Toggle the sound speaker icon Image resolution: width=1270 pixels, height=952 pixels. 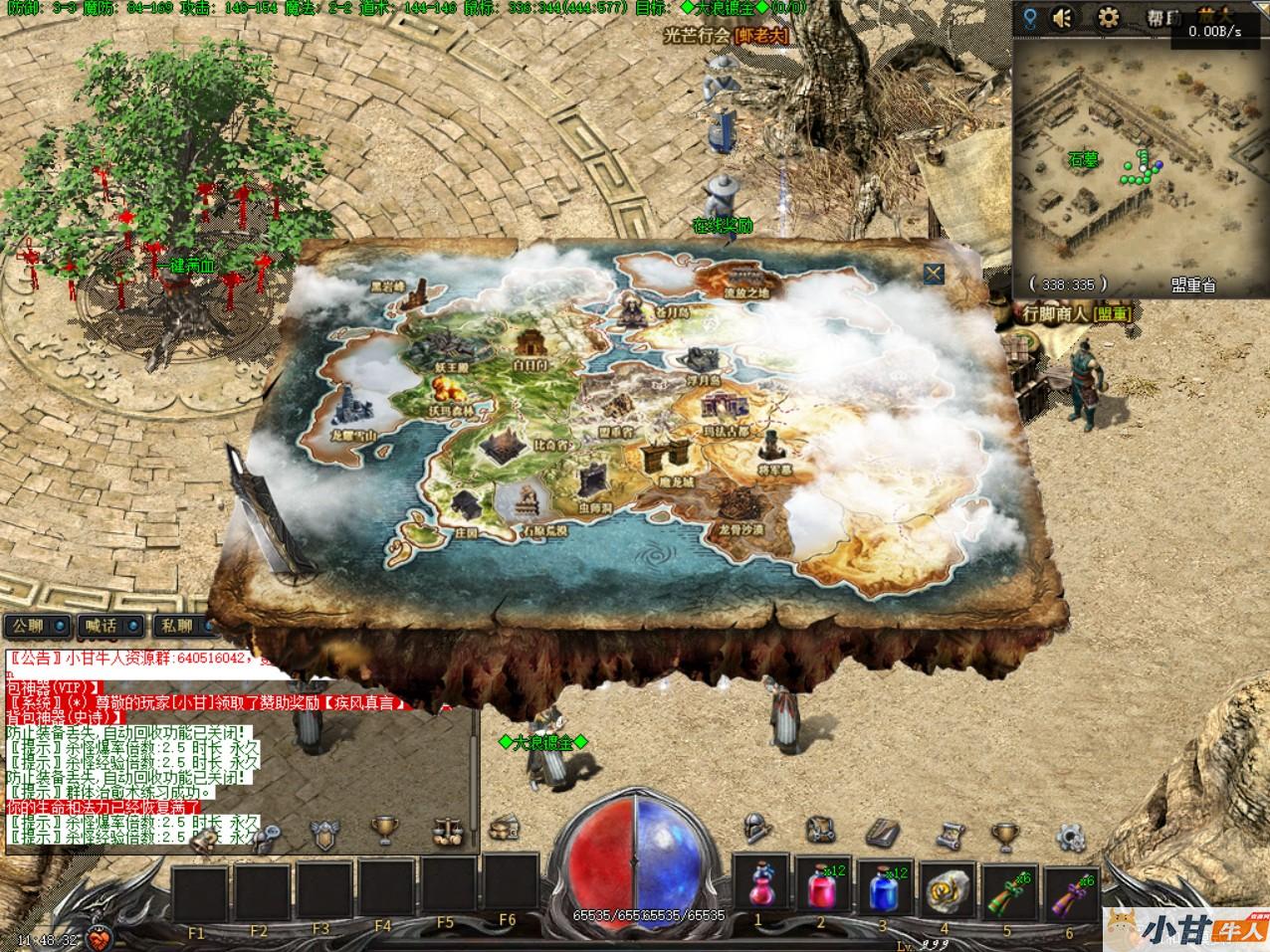pos(1064,17)
